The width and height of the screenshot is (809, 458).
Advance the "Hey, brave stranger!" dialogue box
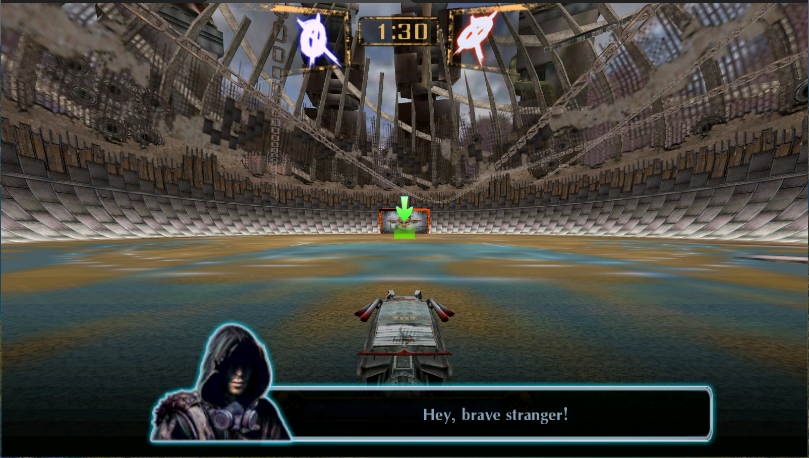[495, 414]
